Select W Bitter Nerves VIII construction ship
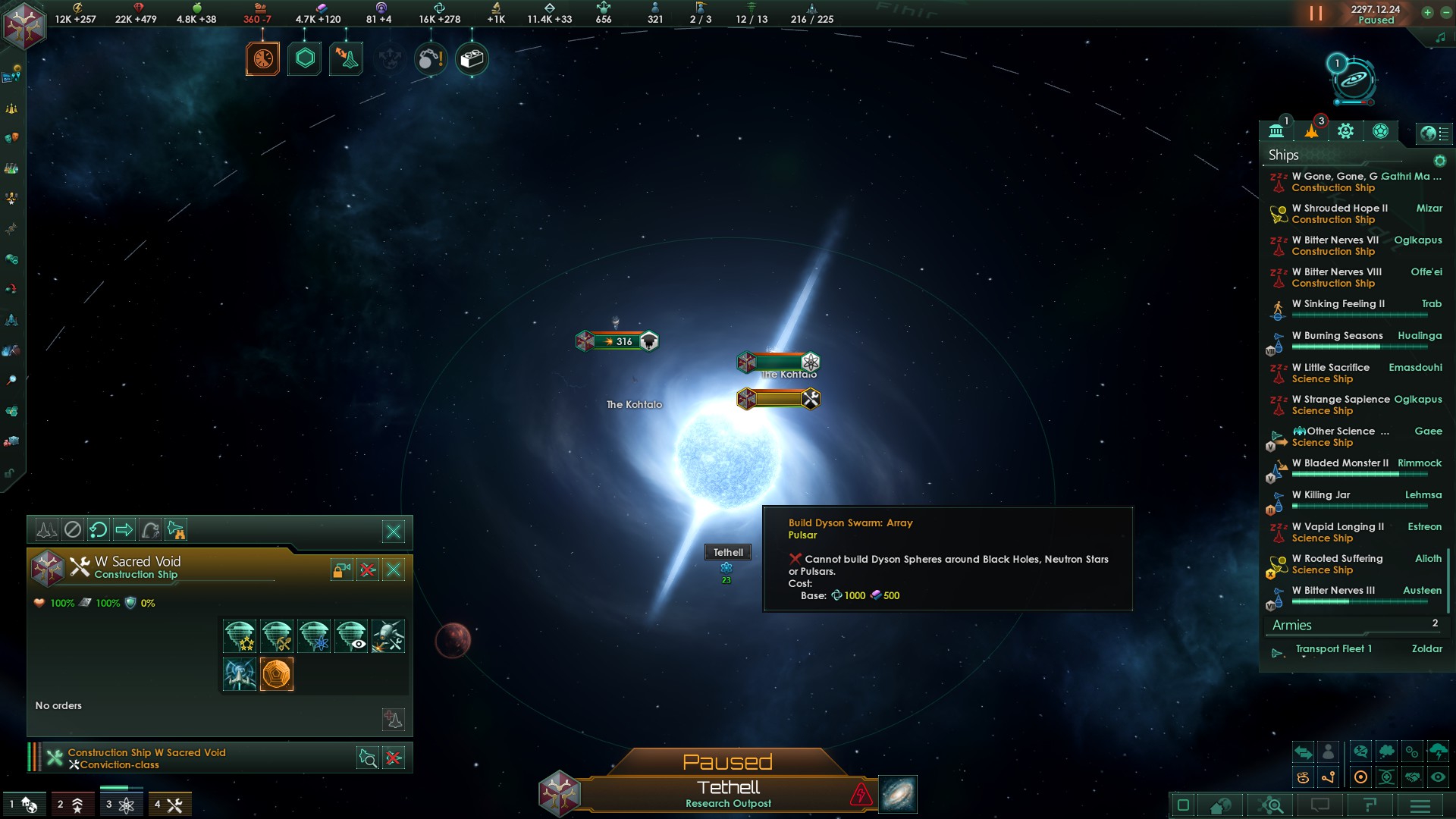The image size is (1456, 819). click(1336, 277)
